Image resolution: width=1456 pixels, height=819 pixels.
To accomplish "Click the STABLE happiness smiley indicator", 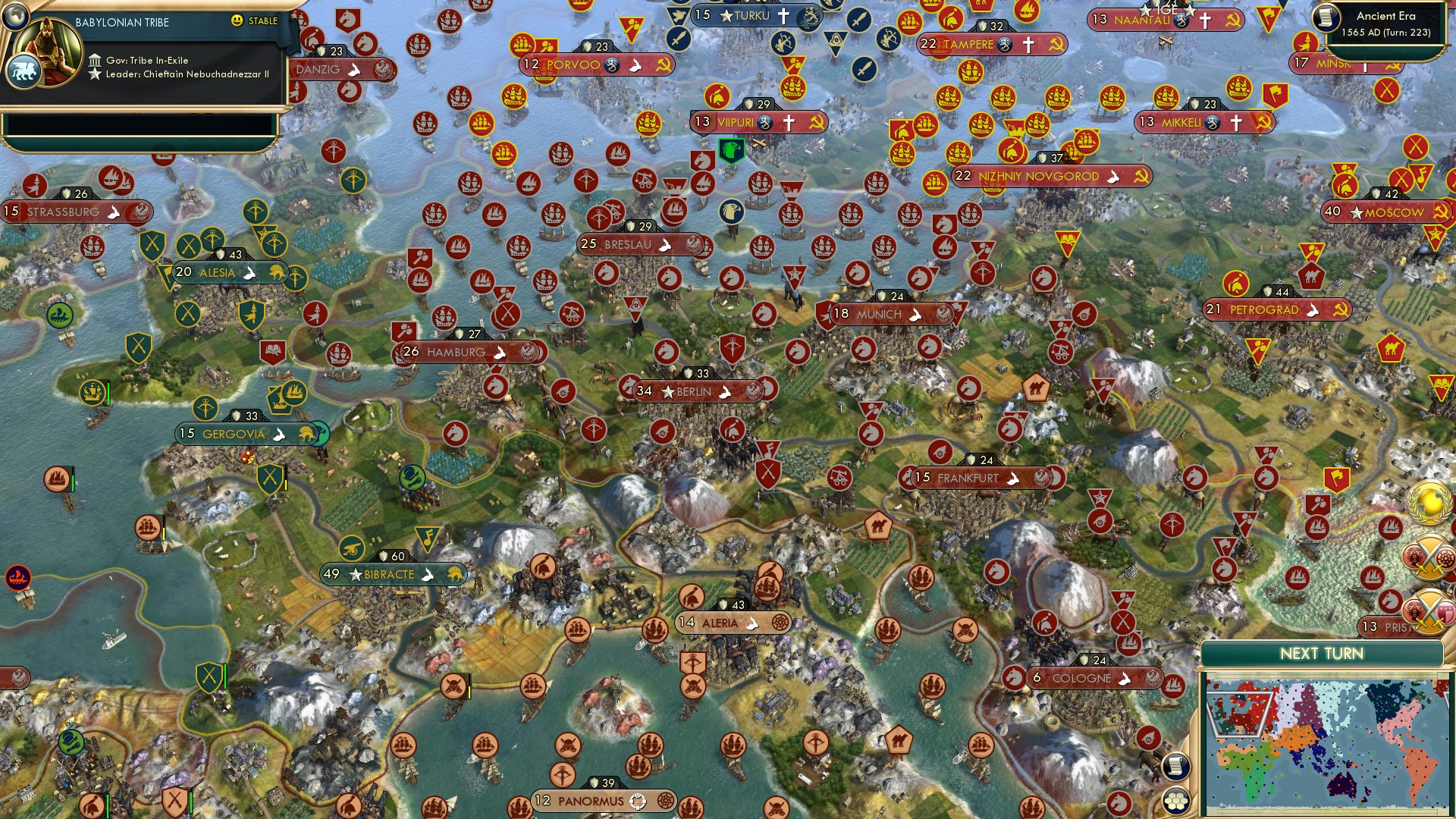I will 237,21.
